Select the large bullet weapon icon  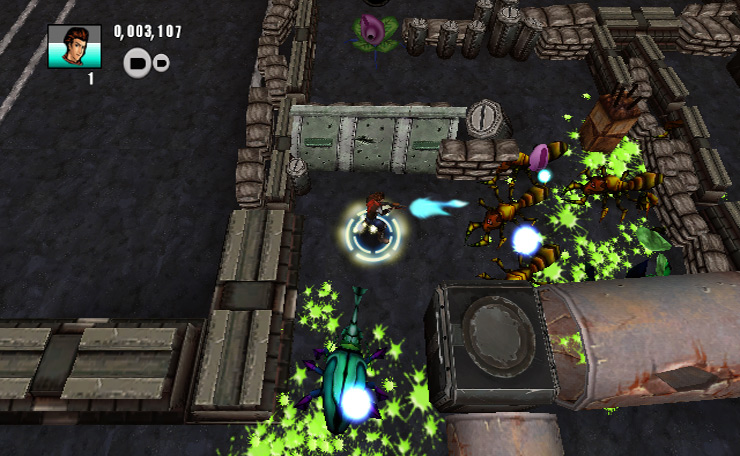[136, 64]
